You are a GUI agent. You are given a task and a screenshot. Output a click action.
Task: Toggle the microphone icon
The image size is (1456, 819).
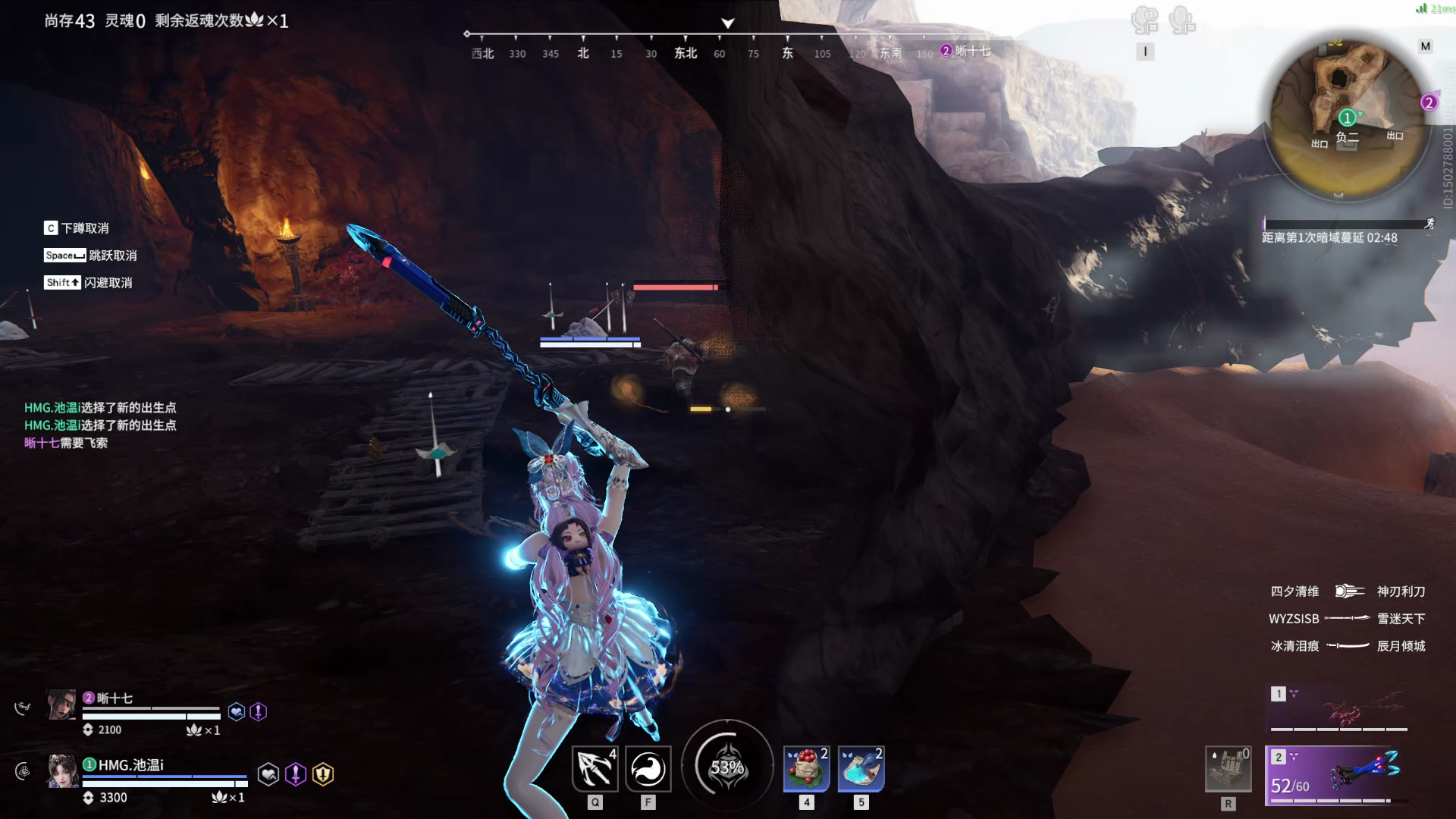[1181, 20]
